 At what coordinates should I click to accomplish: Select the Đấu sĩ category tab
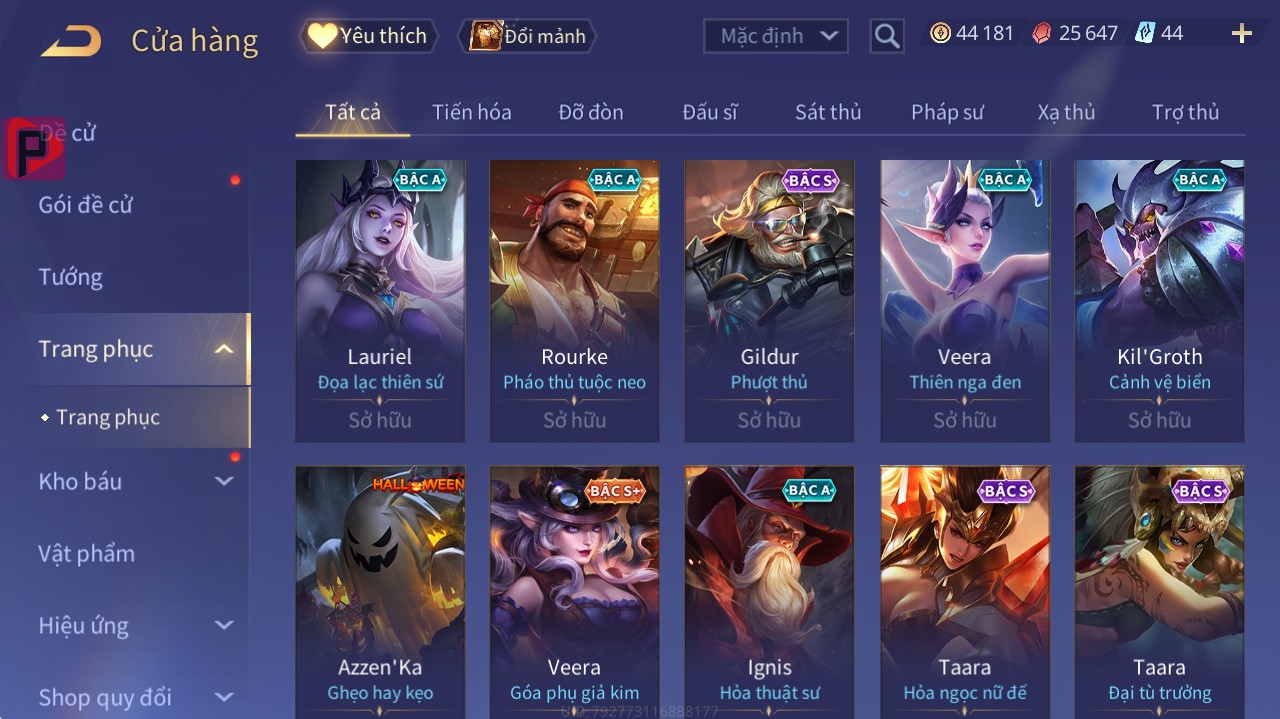[x=709, y=112]
